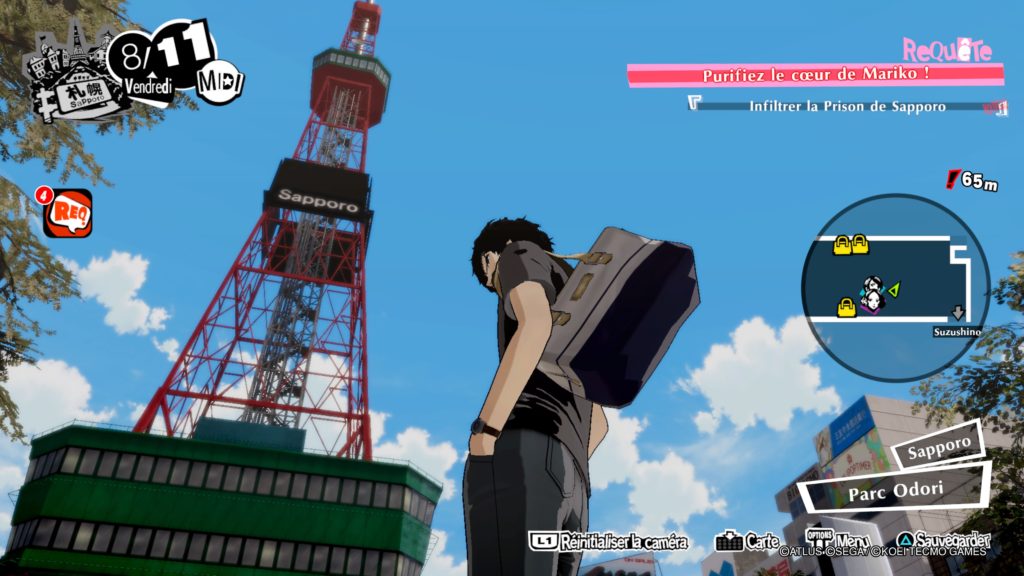The height and width of the screenshot is (576, 1024).
Task: Open the REQ requests icon
Action: (x=67, y=213)
